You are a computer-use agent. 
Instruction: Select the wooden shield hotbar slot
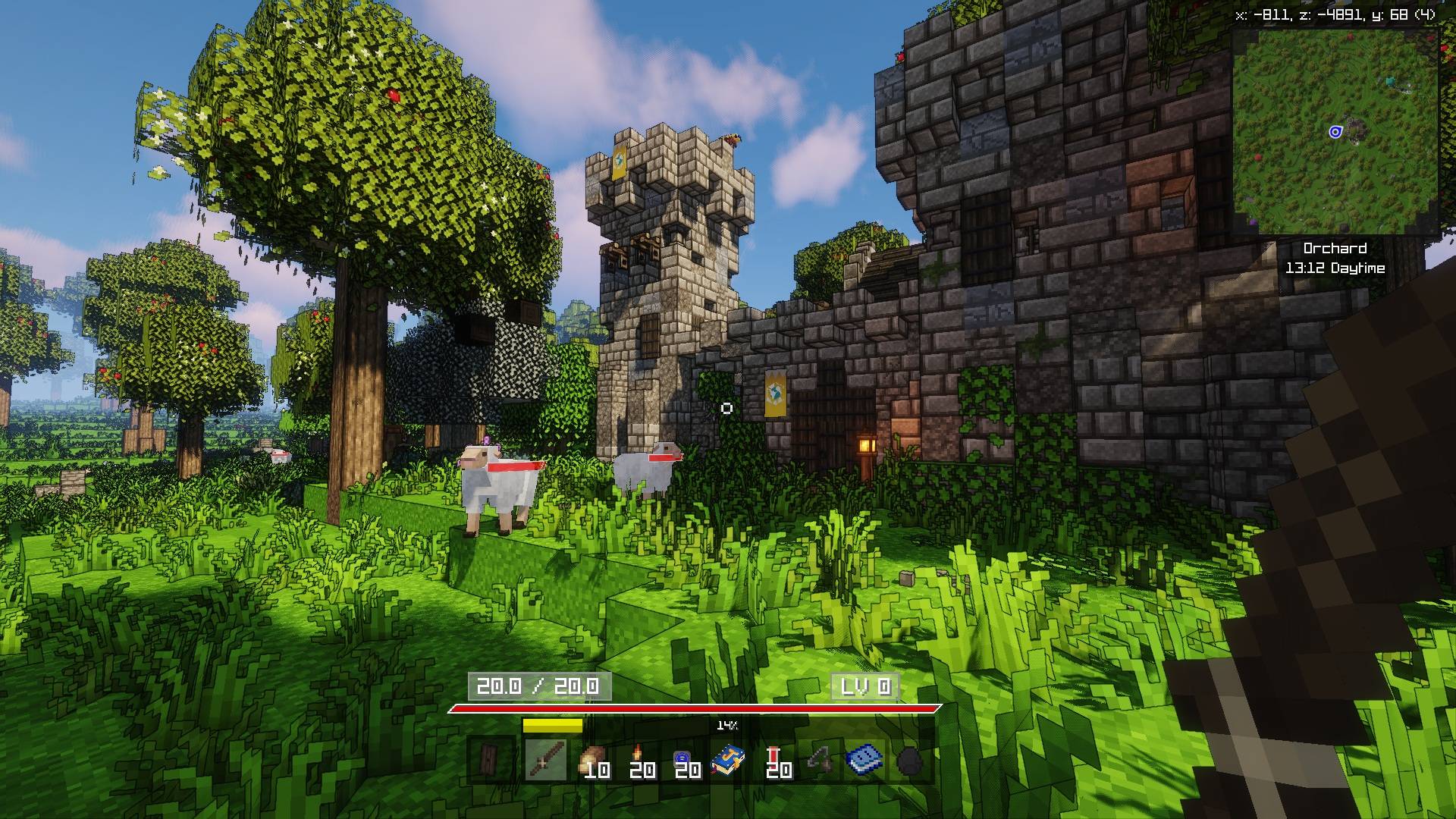point(488,759)
